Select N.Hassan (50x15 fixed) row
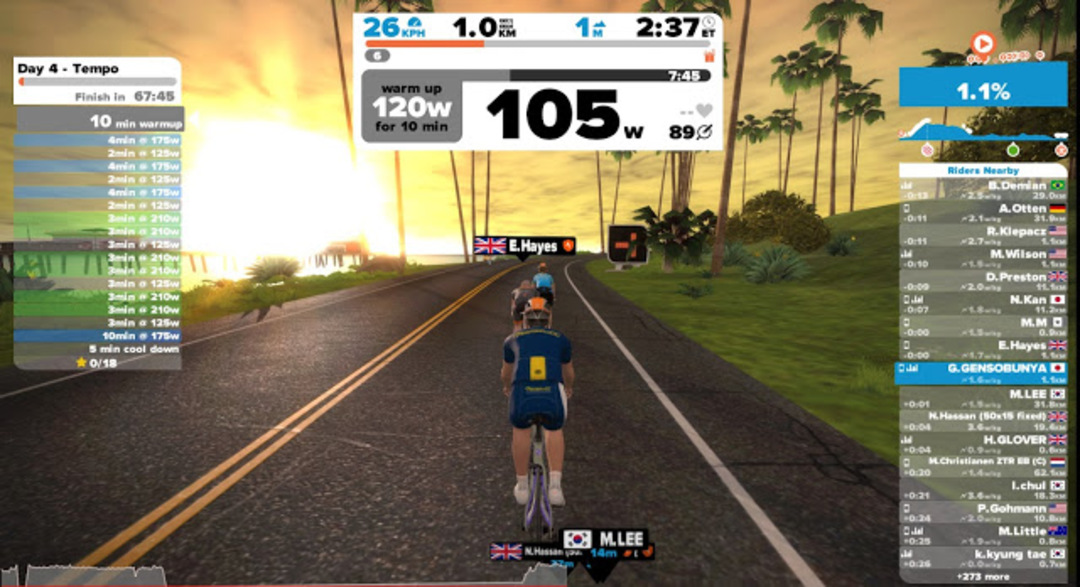 [983, 421]
